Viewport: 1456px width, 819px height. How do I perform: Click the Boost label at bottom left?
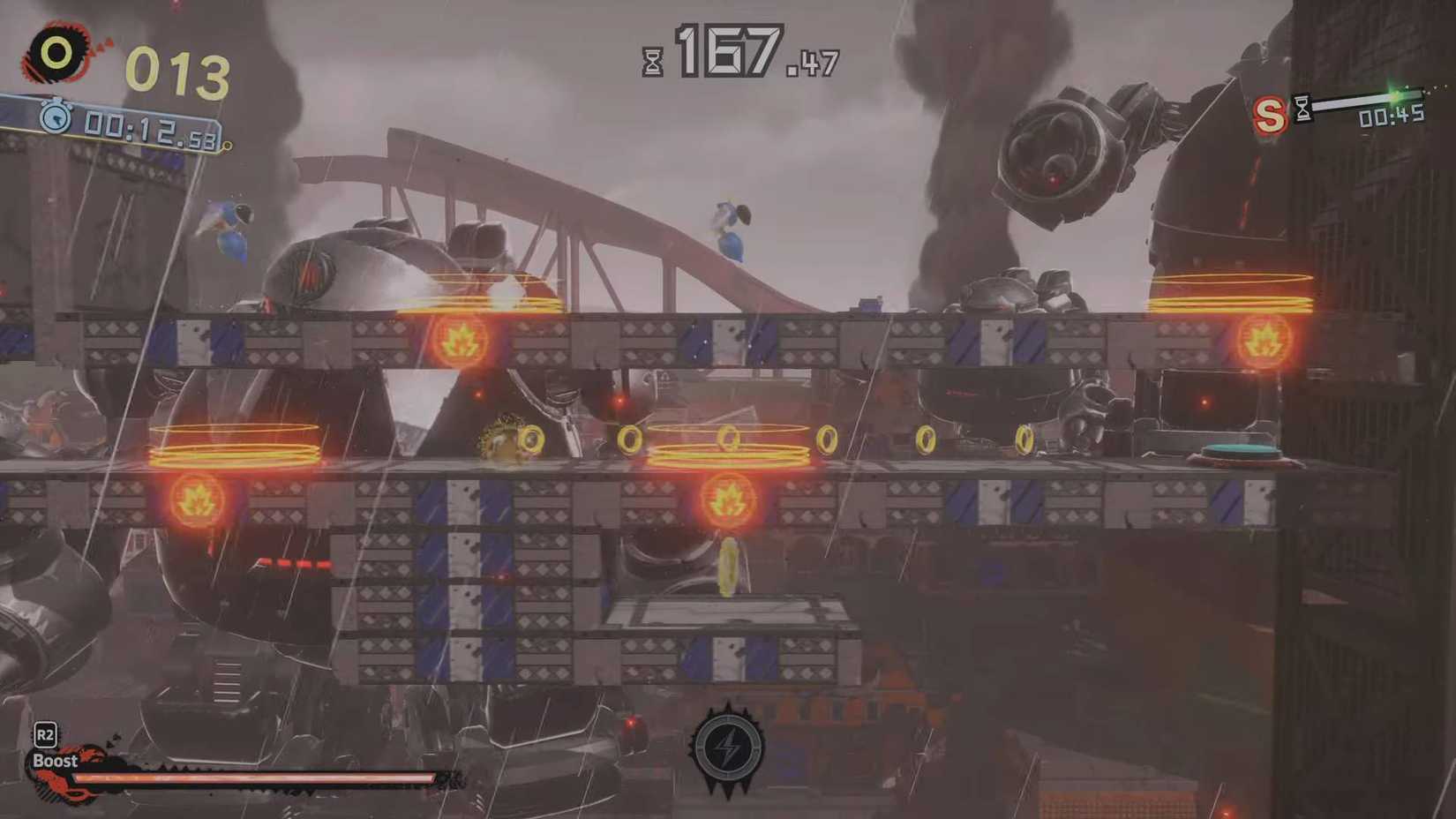pos(55,760)
